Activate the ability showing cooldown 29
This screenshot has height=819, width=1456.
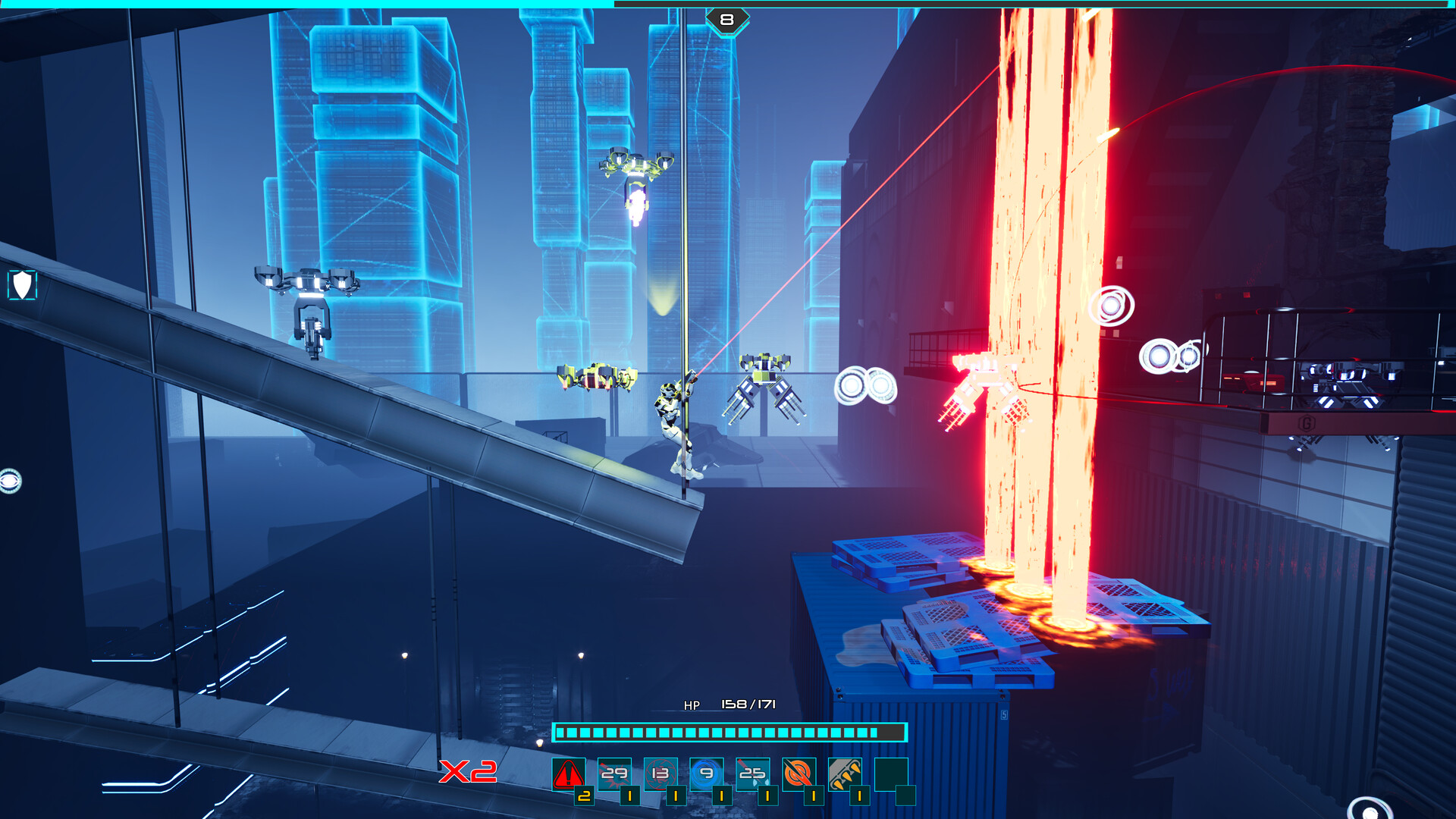[x=614, y=774]
